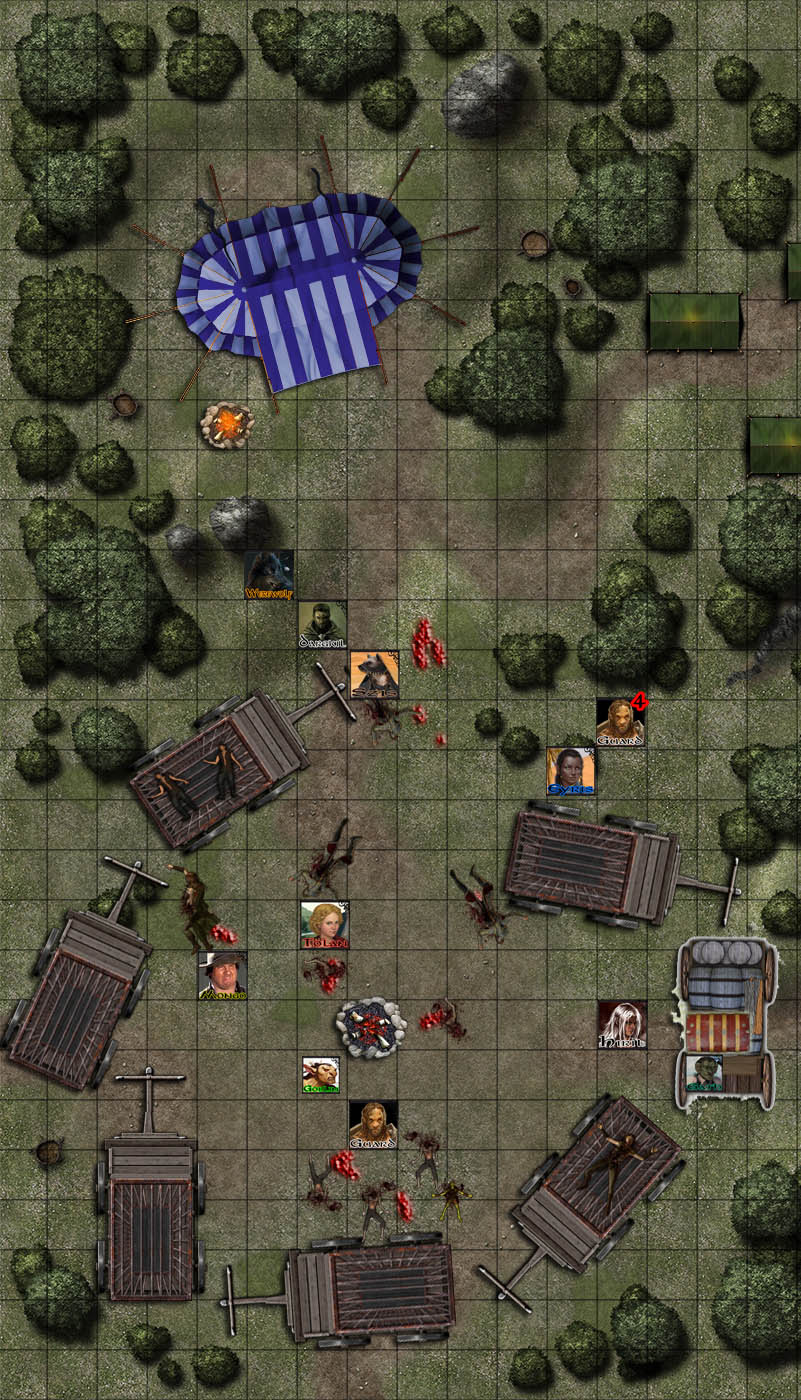801x1400 pixels.
Task: Select the unnumbered Guard token
Action: (x=373, y=1125)
